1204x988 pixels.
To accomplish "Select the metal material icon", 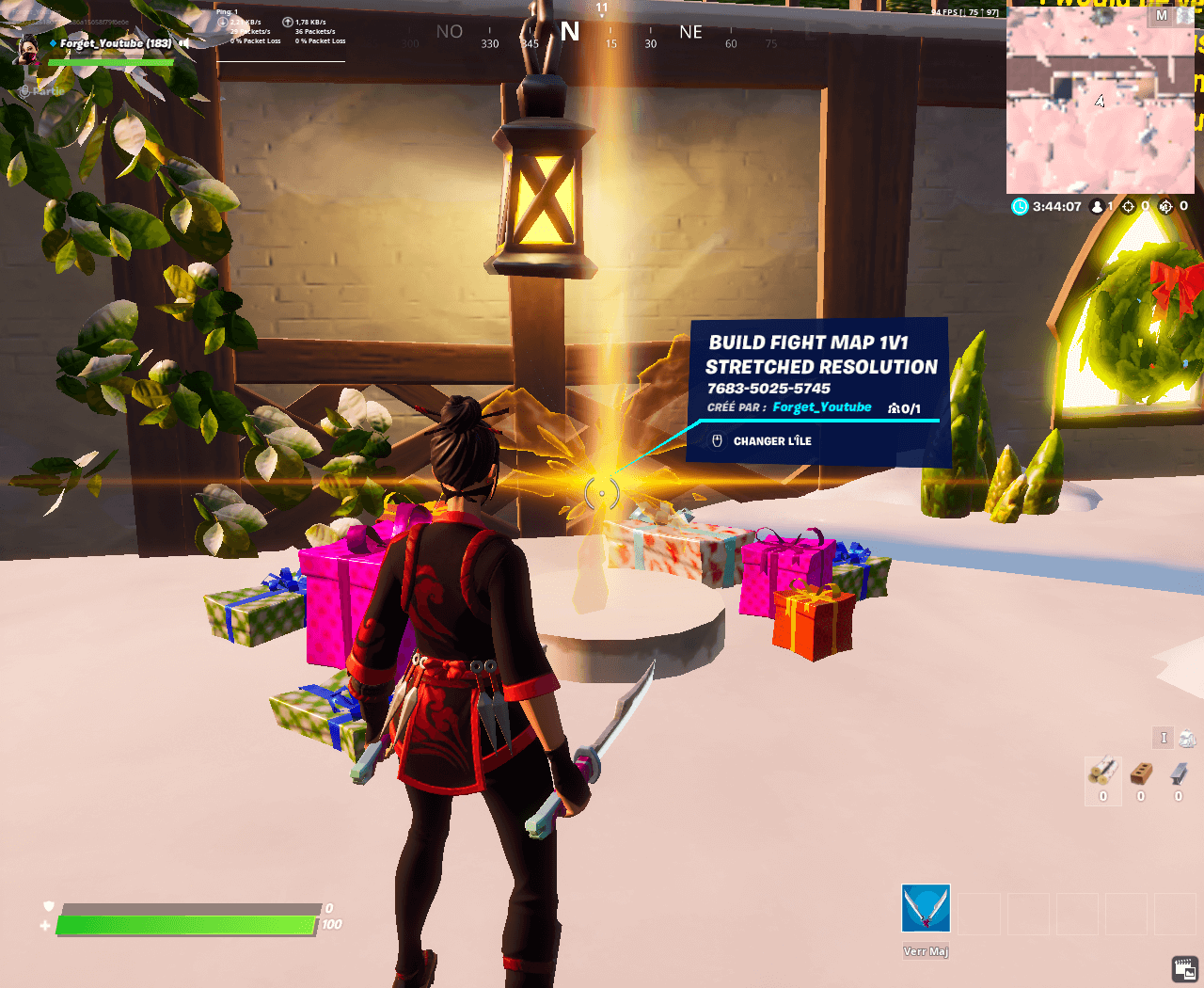I will pos(1179,773).
